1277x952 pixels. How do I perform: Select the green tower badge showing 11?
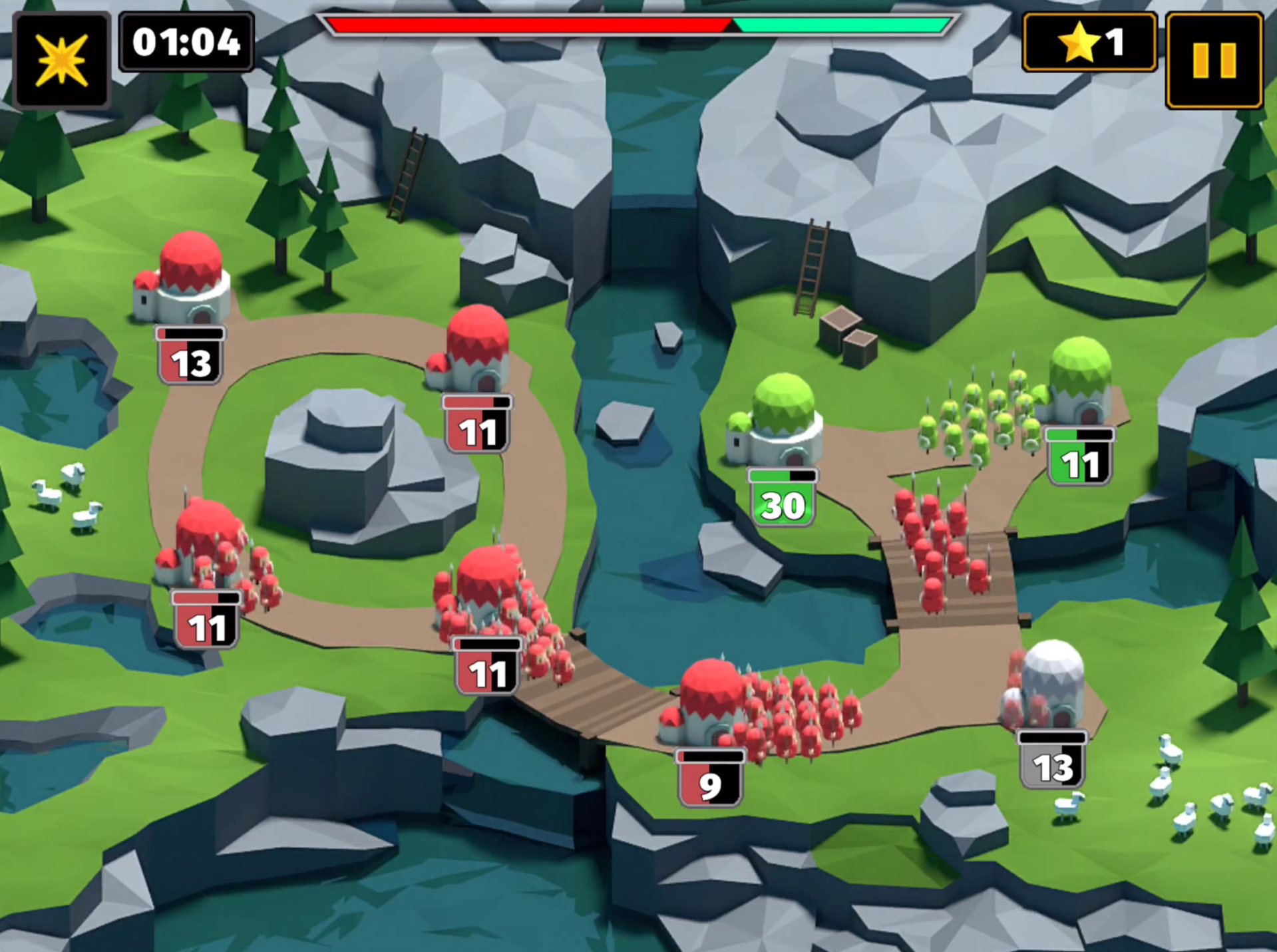[x=1079, y=458]
